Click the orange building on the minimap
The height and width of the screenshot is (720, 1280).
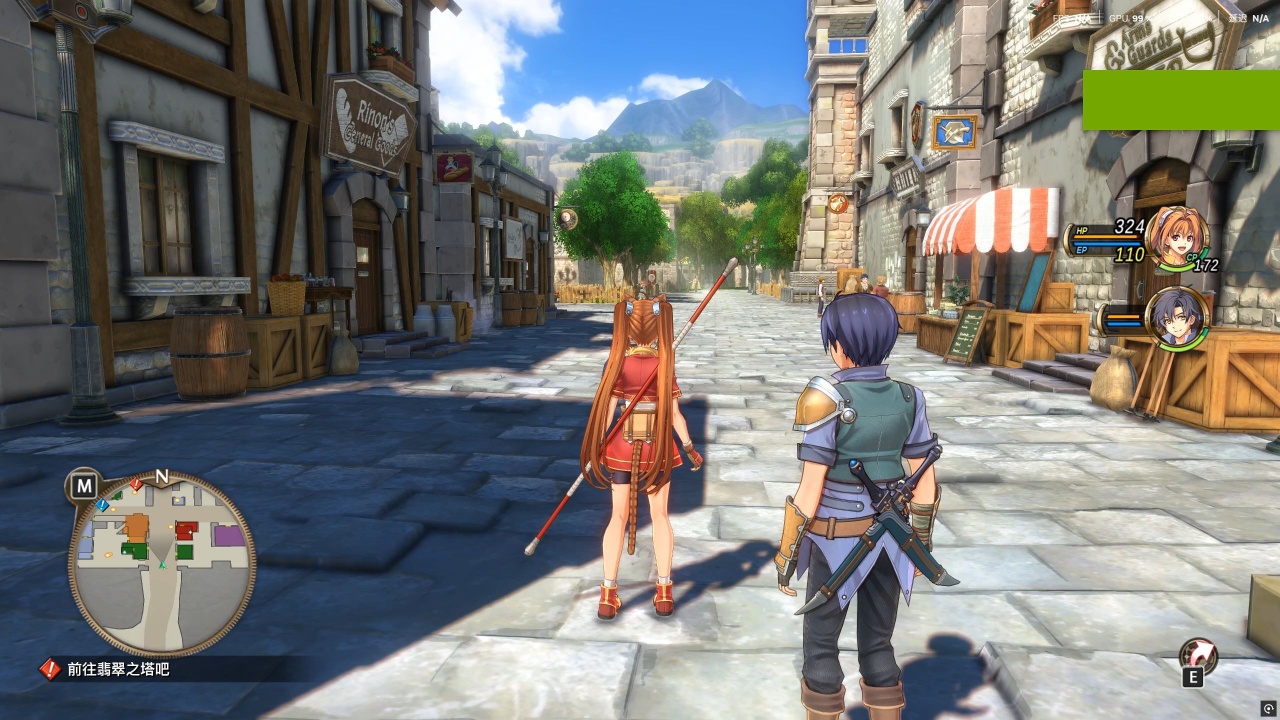pos(136,526)
